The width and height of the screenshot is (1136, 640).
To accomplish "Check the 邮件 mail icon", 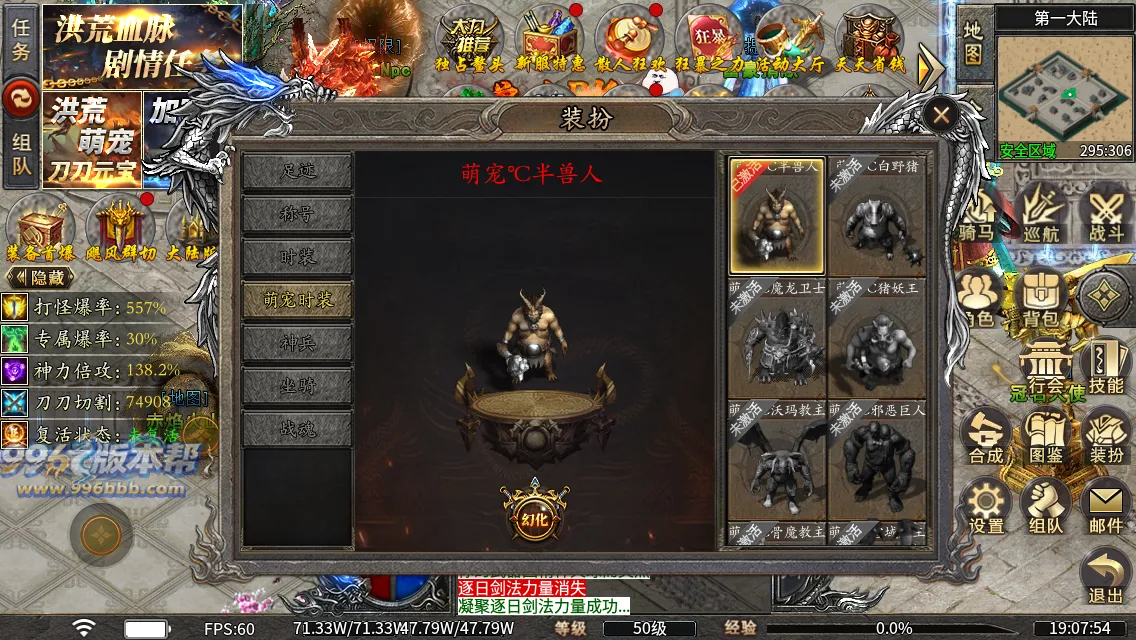I will pyautogui.click(x=1106, y=506).
